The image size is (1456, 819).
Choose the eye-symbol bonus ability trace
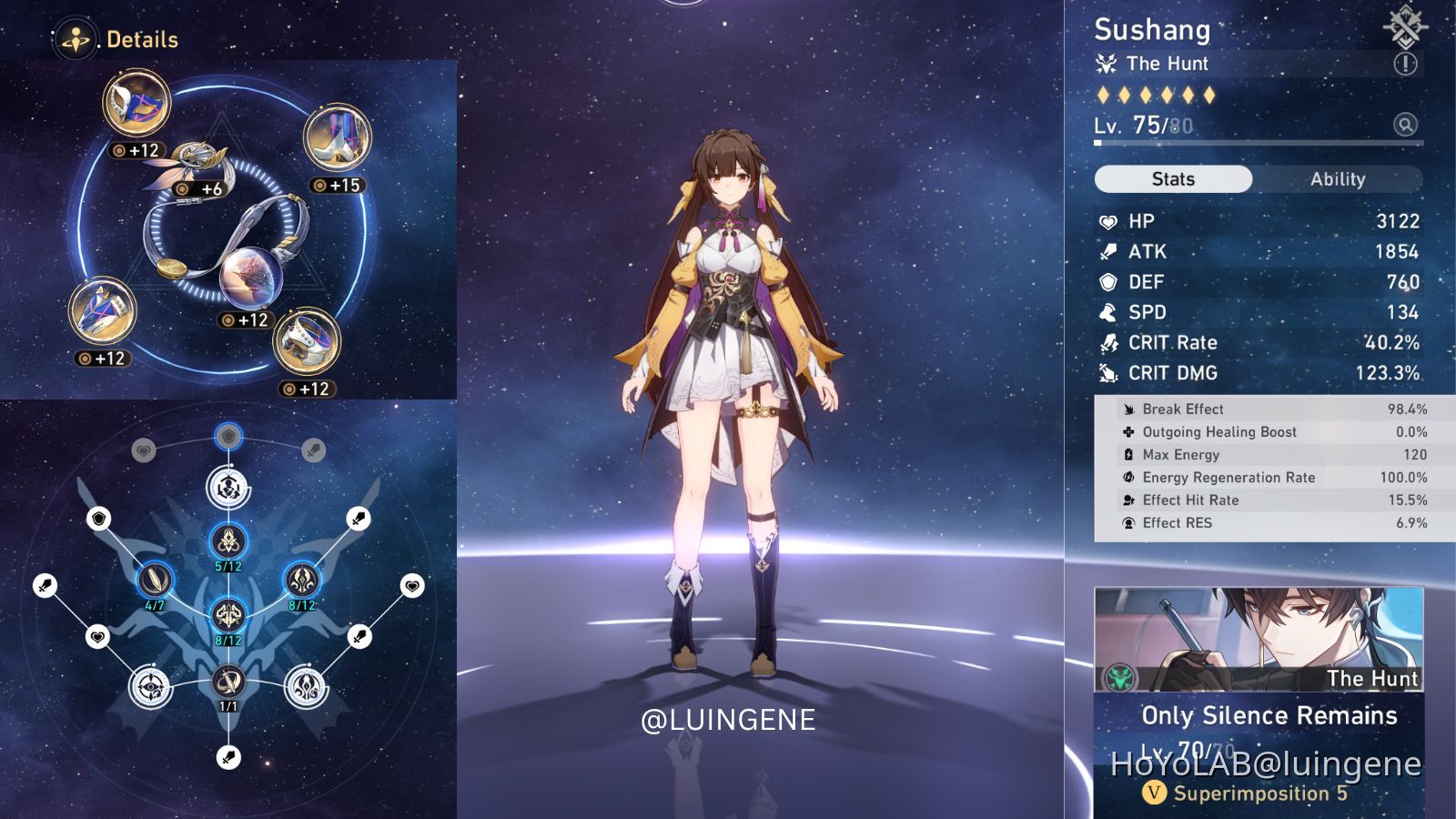150,688
